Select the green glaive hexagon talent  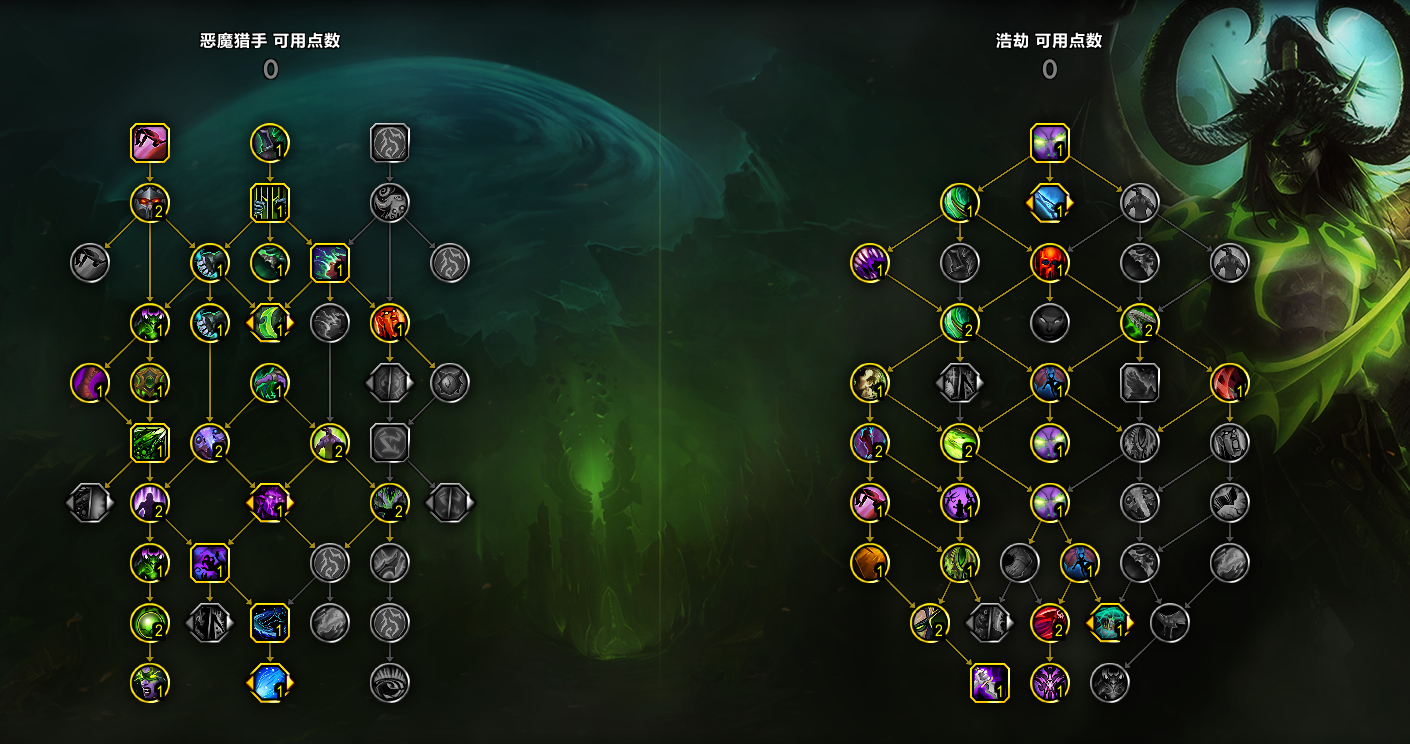(270, 322)
